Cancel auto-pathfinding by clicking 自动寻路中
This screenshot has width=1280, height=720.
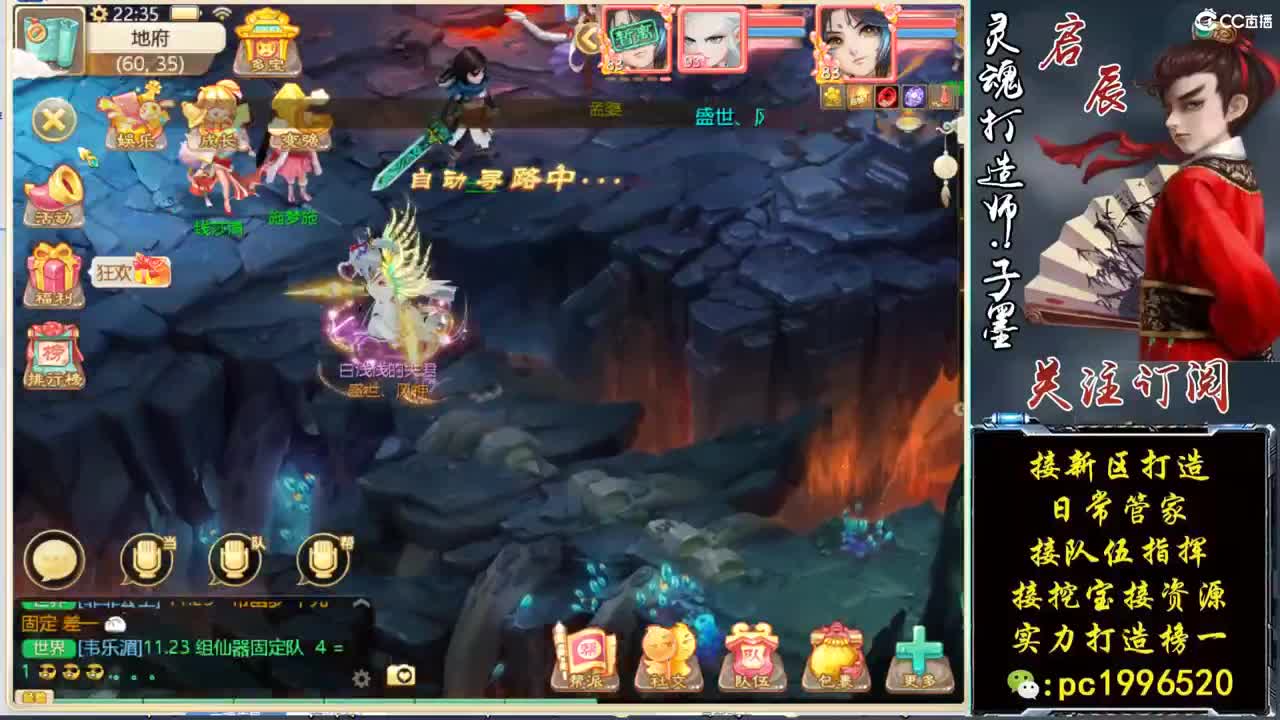click(x=517, y=182)
